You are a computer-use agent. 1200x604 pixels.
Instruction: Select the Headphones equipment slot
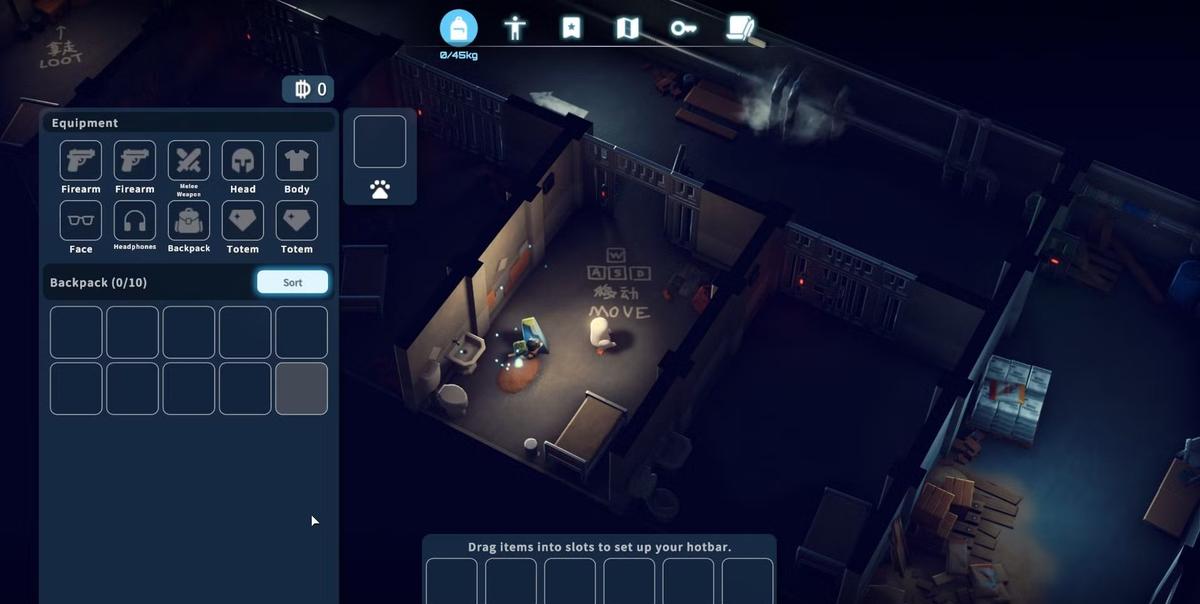point(135,220)
